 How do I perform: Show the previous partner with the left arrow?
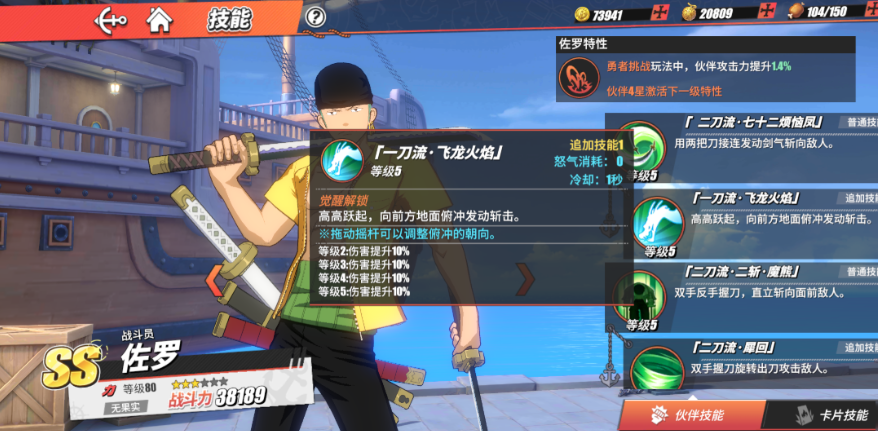point(214,280)
